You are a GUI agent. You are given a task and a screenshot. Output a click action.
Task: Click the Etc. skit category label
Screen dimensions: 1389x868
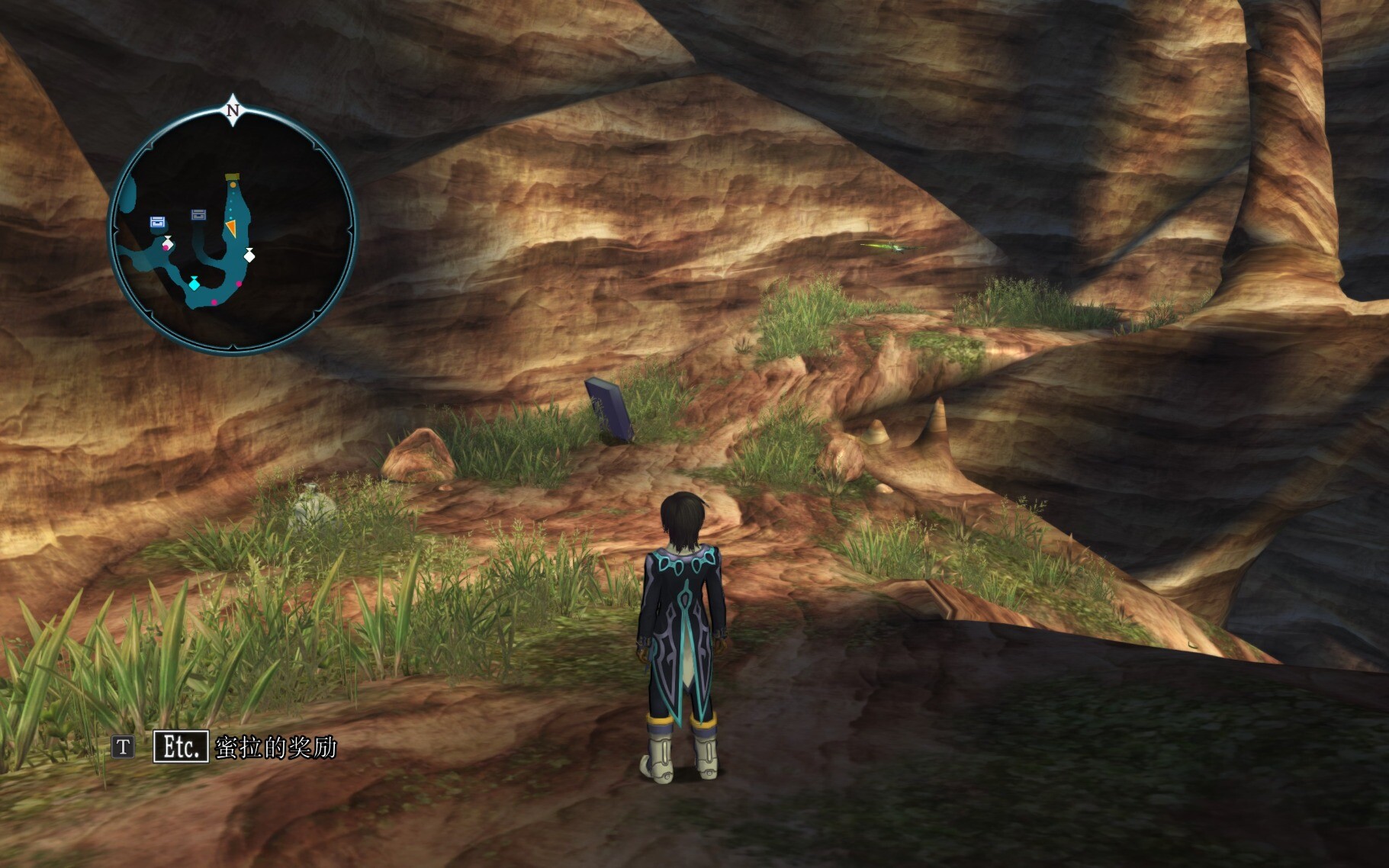click(181, 747)
